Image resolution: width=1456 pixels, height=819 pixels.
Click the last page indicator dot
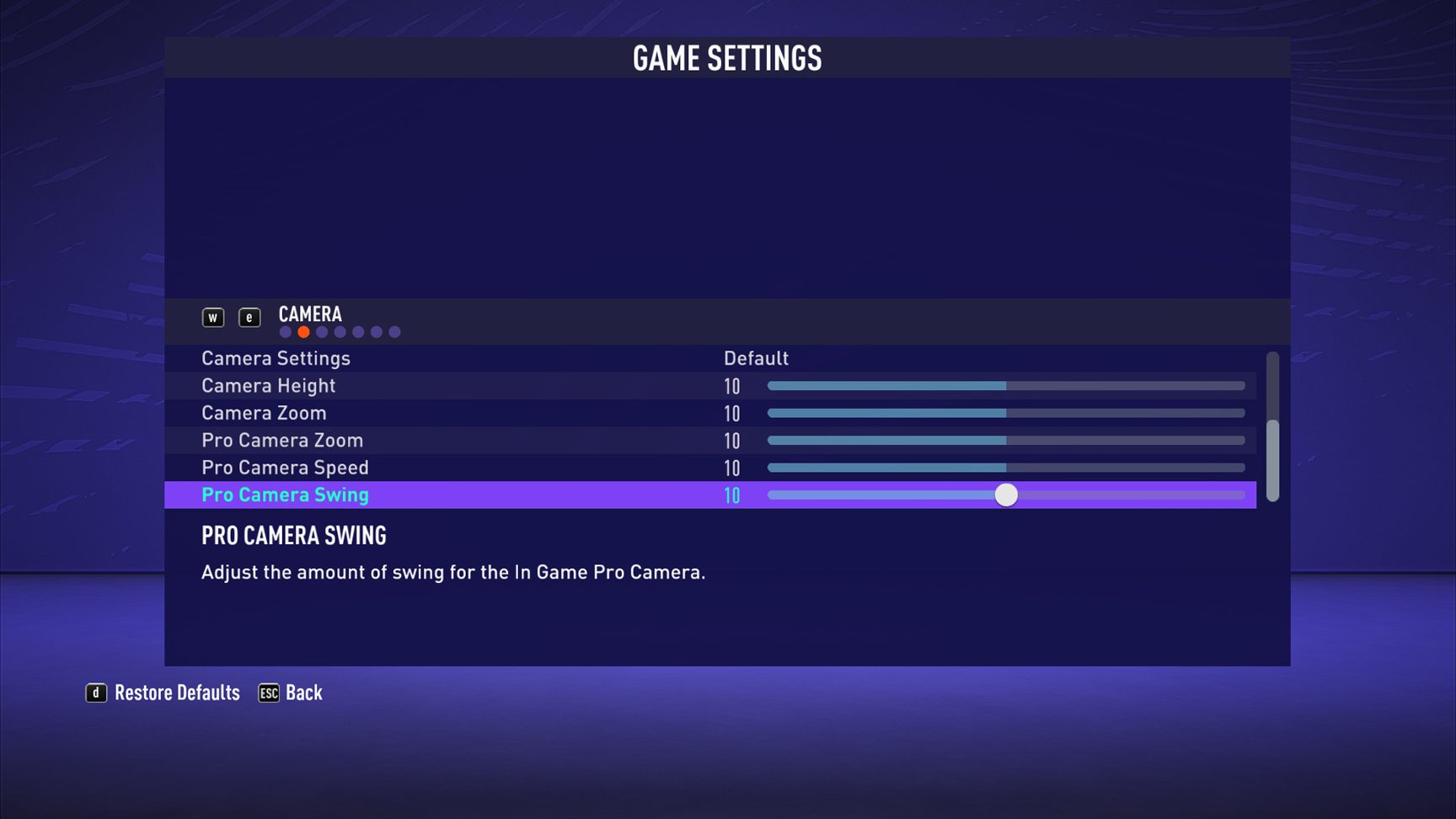pyautogui.click(x=394, y=332)
